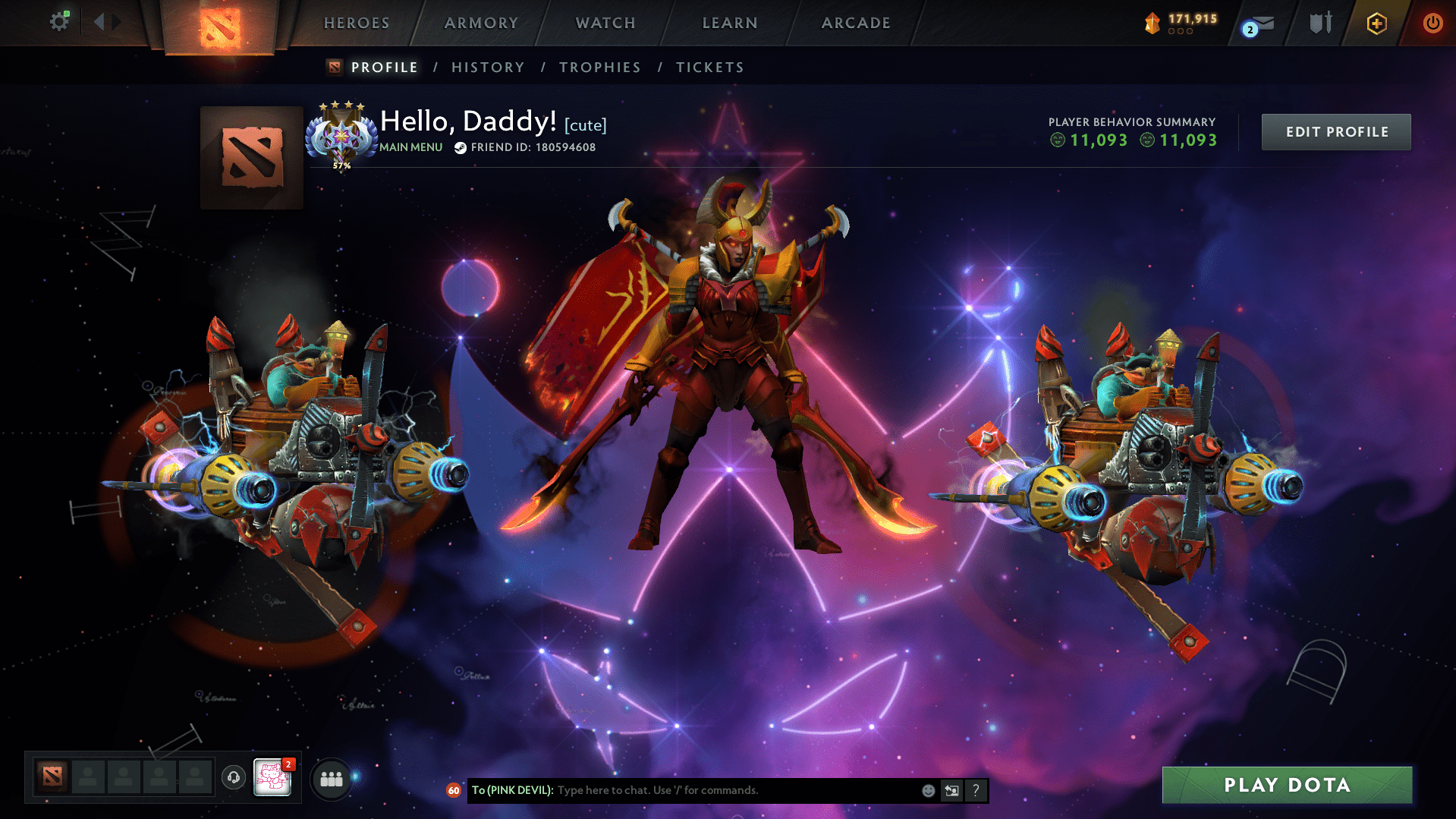The width and height of the screenshot is (1456, 819).
Task: Open the Arcade menu
Action: [x=855, y=23]
